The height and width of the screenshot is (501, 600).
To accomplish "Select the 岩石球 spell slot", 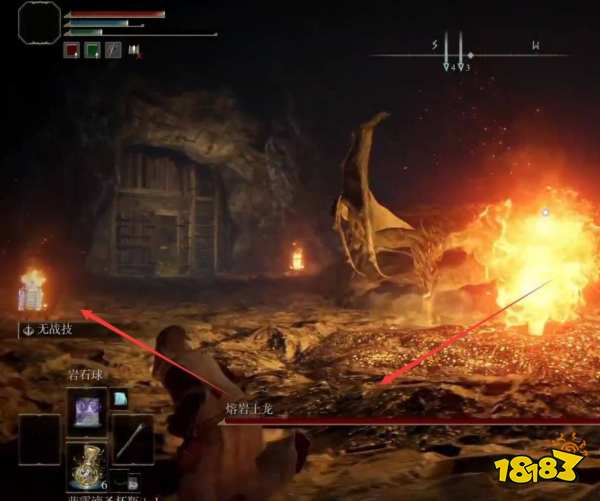I will [85, 408].
